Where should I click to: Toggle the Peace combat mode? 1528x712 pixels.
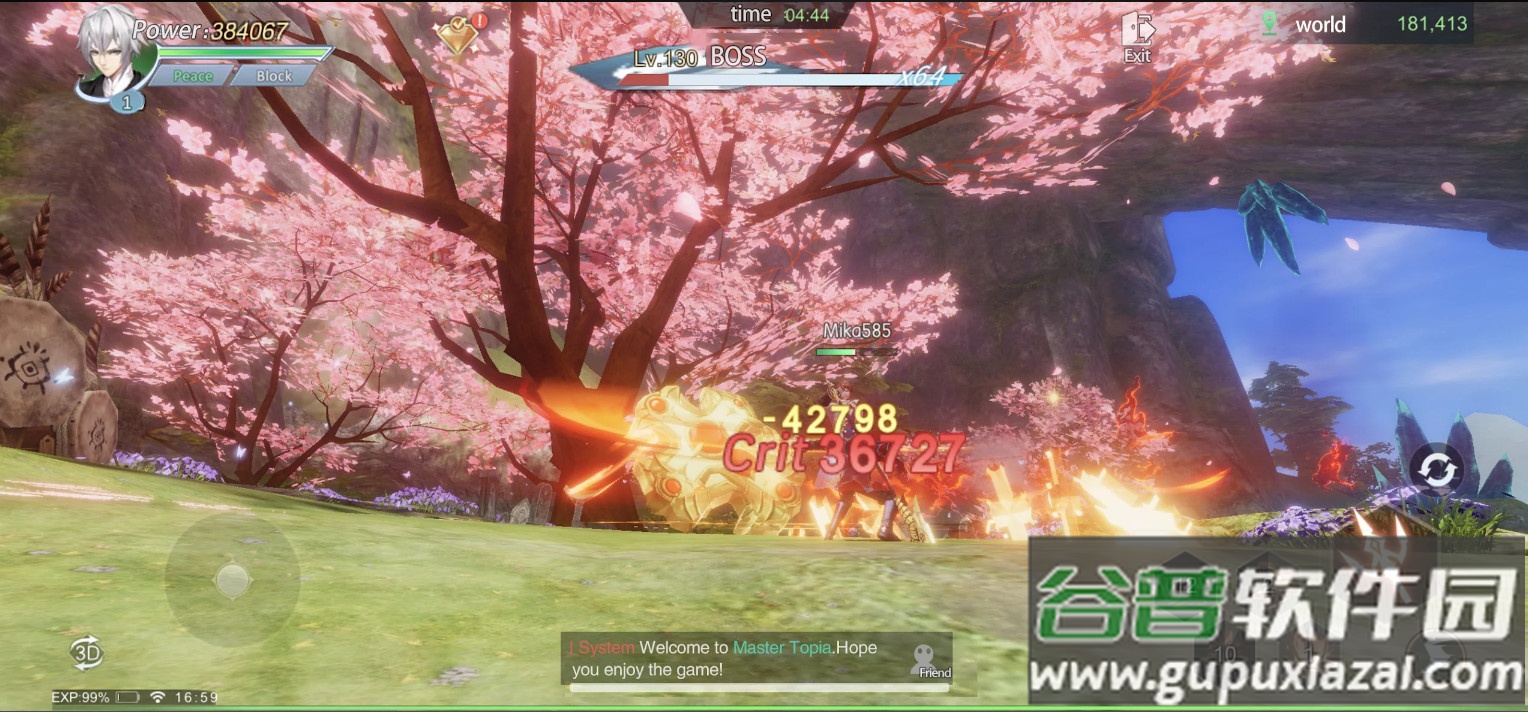192,76
